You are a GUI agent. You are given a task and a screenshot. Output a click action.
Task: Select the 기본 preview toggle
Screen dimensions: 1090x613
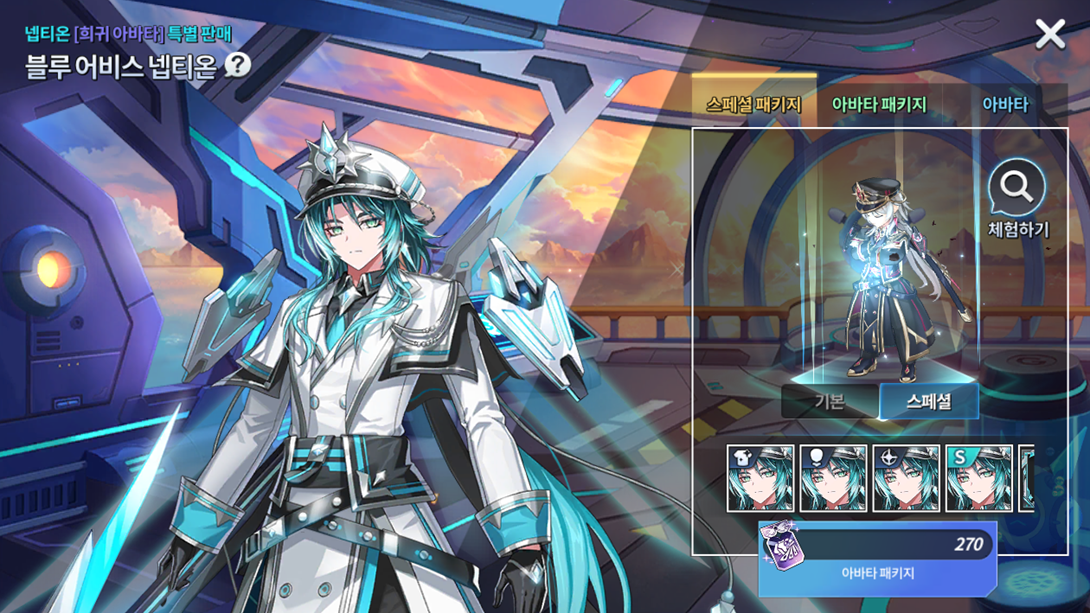click(x=829, y=401)
